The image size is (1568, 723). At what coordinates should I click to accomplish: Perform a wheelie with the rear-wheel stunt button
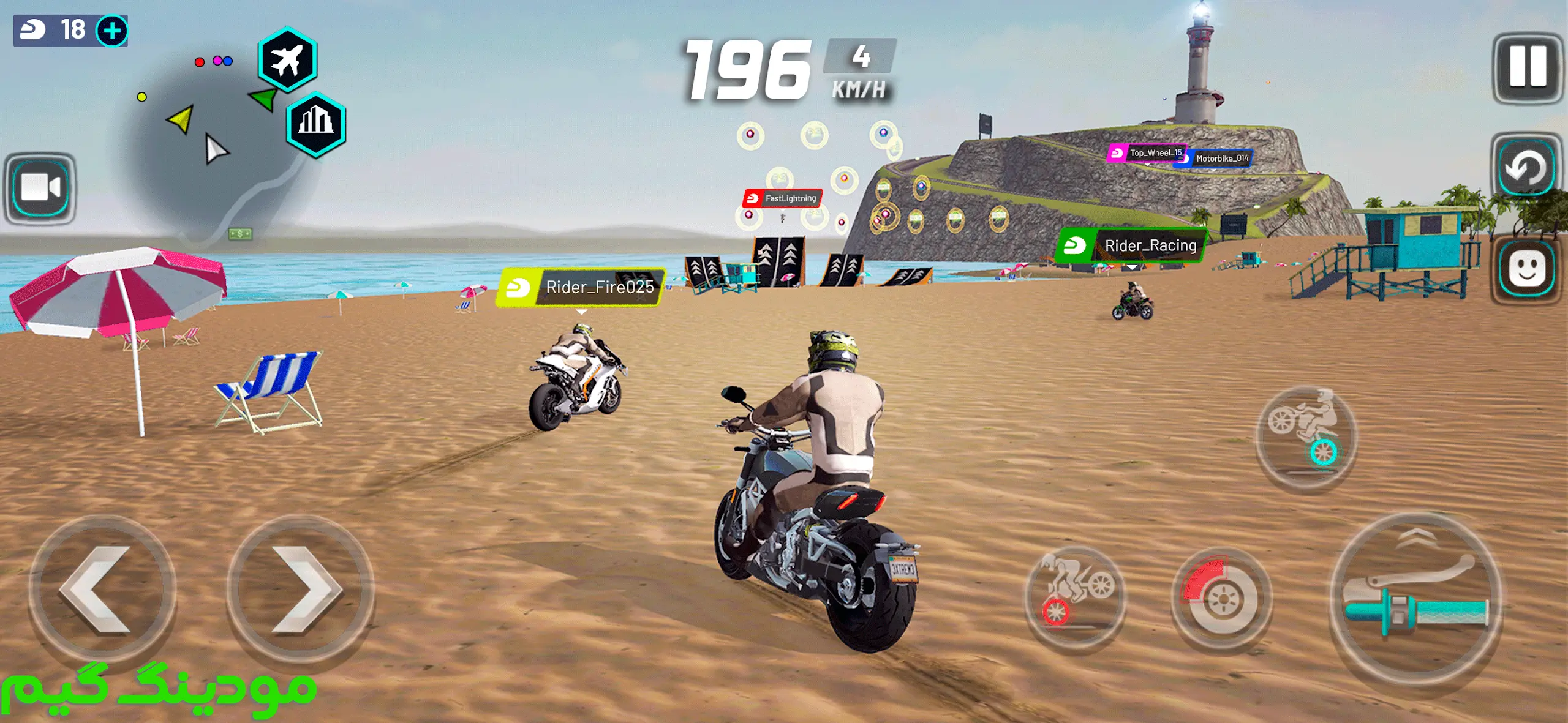click(x=1306, y=436)
